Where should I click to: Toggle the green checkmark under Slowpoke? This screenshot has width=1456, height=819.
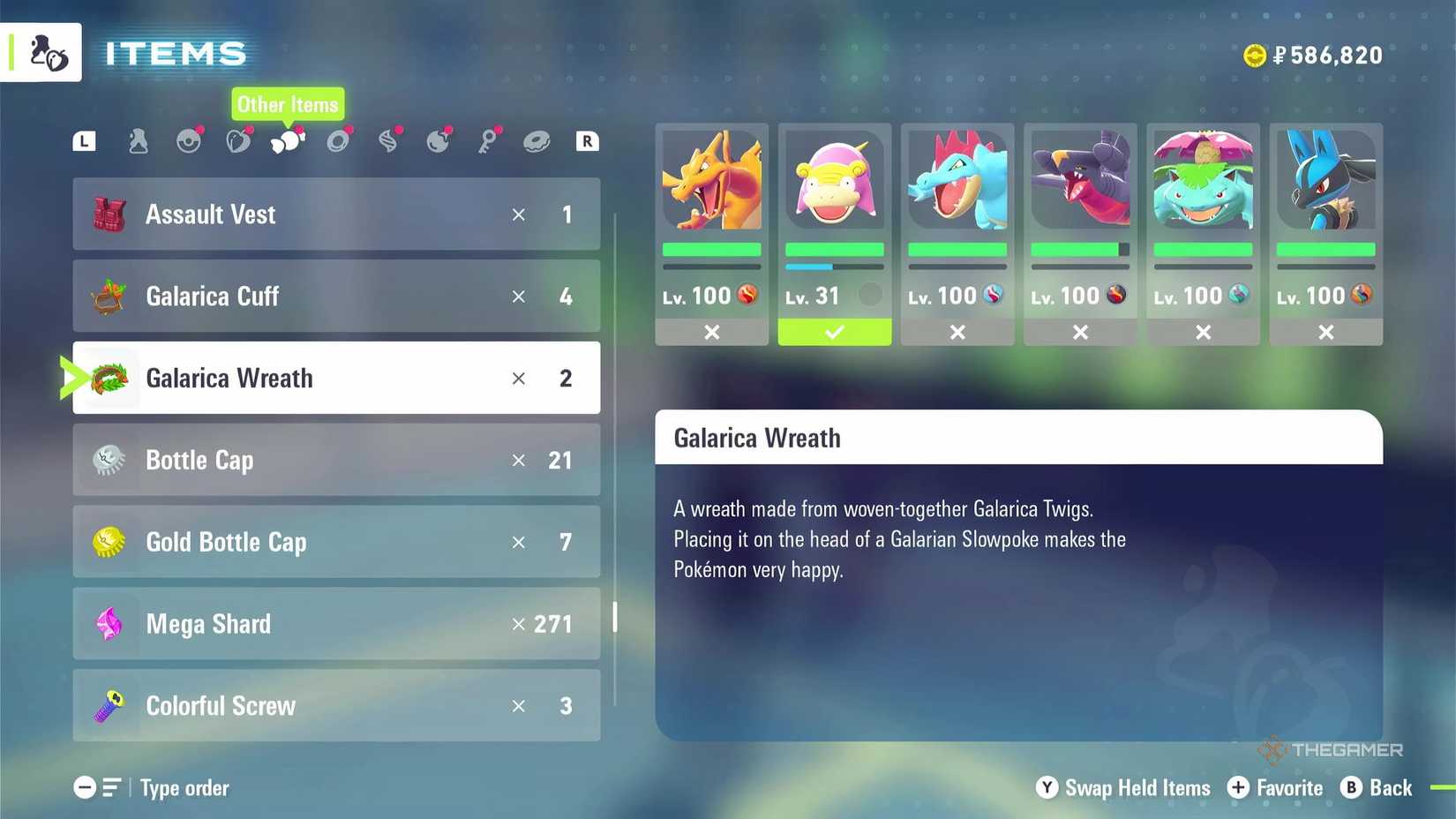834,333
